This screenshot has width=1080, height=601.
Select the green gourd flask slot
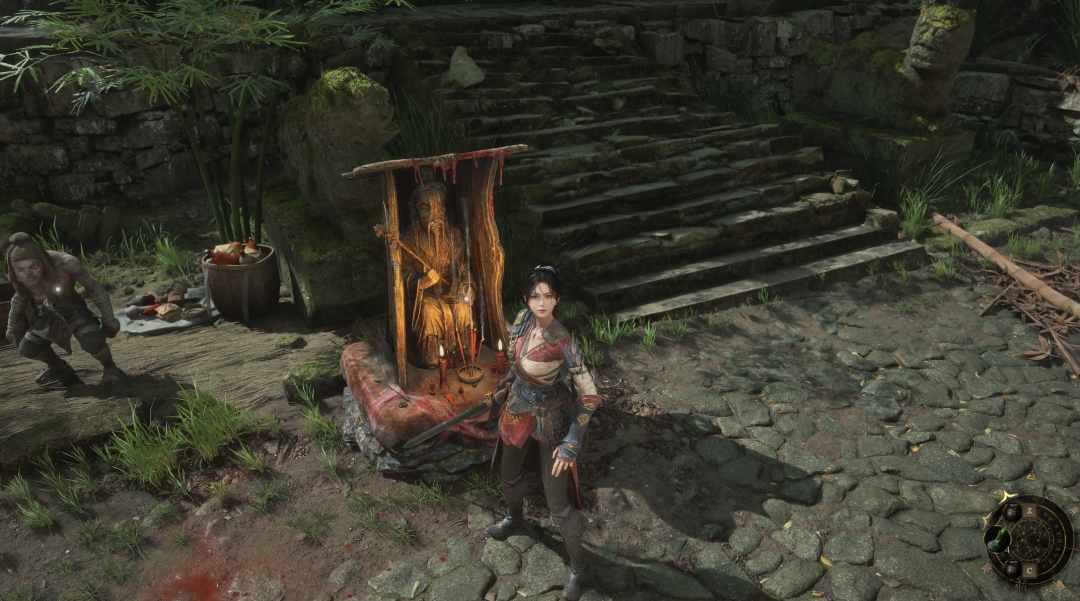coord(995,540)
